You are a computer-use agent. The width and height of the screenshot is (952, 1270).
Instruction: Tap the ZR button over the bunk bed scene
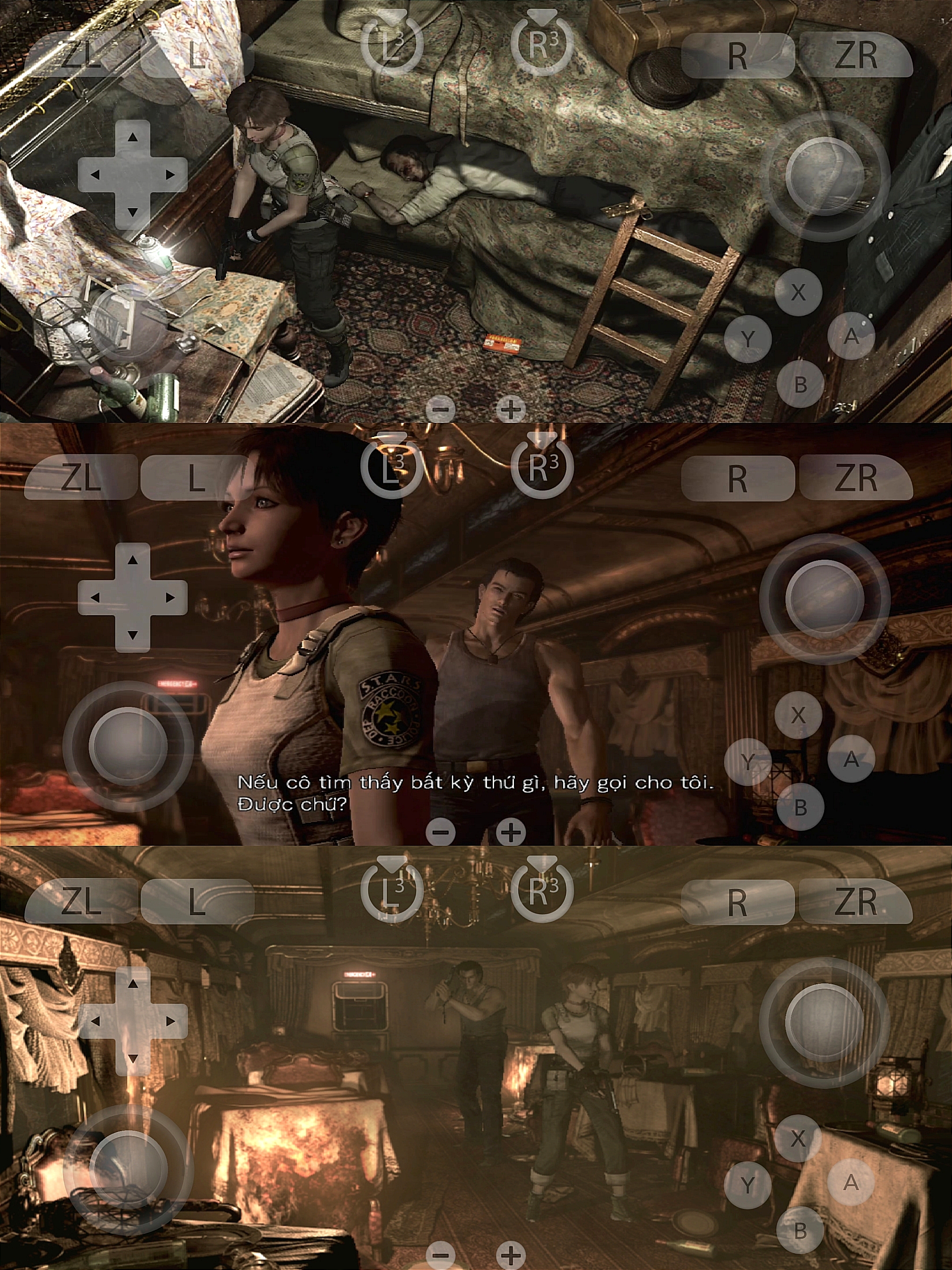pos(855,55)
